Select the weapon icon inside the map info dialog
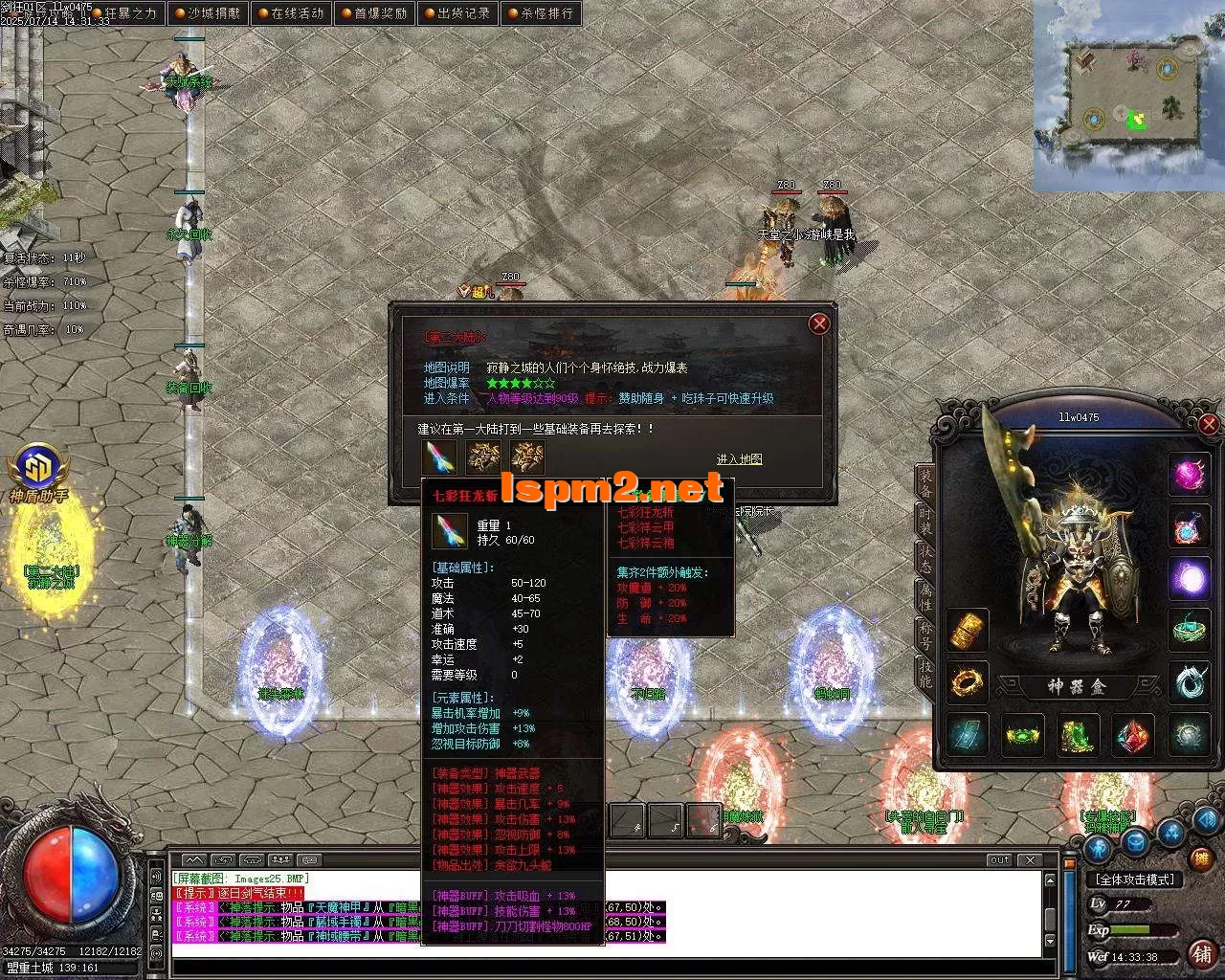Viewport: 1225px width, 980px height. point(438,458)
